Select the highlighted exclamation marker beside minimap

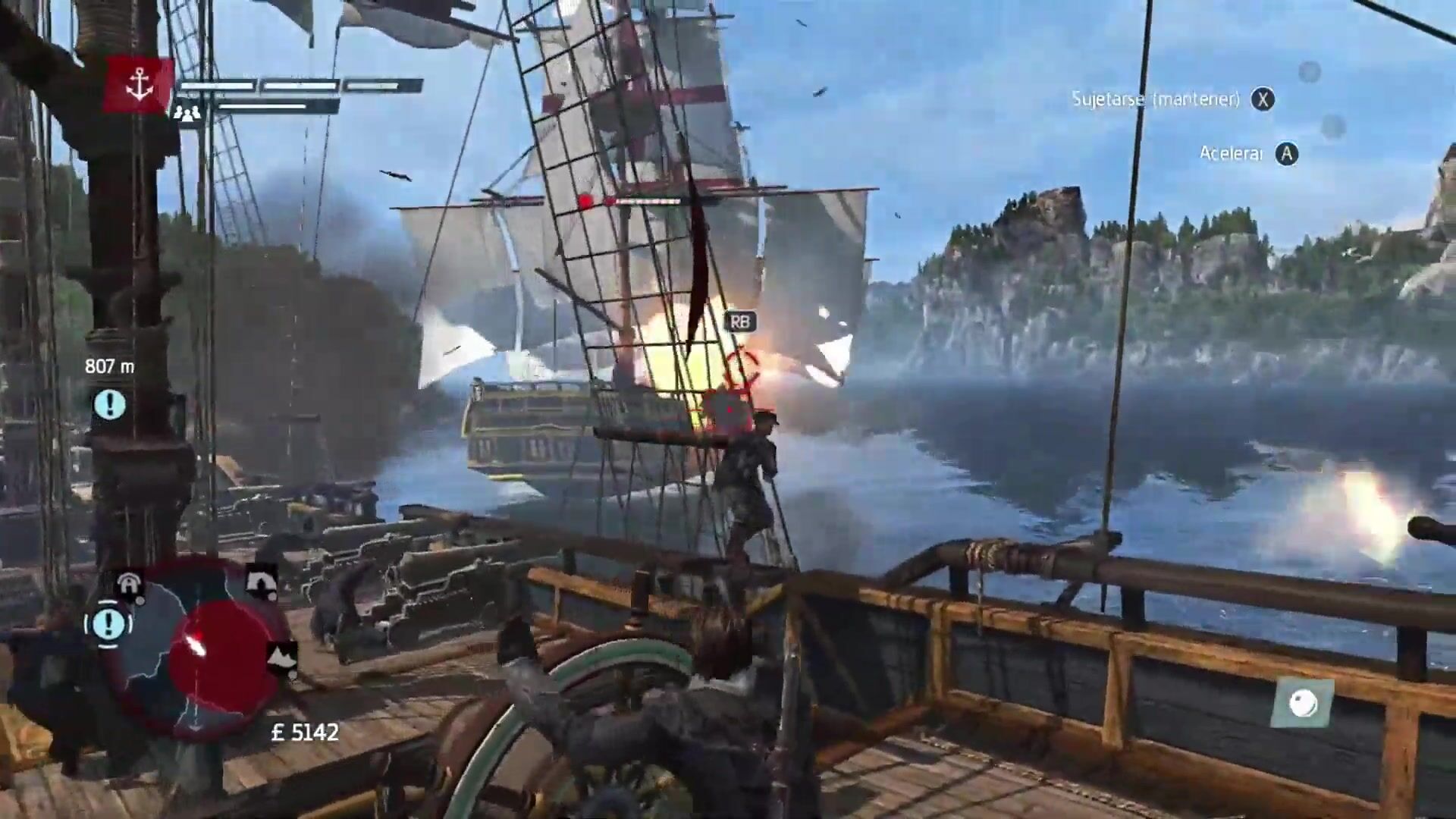pos(108,623)
